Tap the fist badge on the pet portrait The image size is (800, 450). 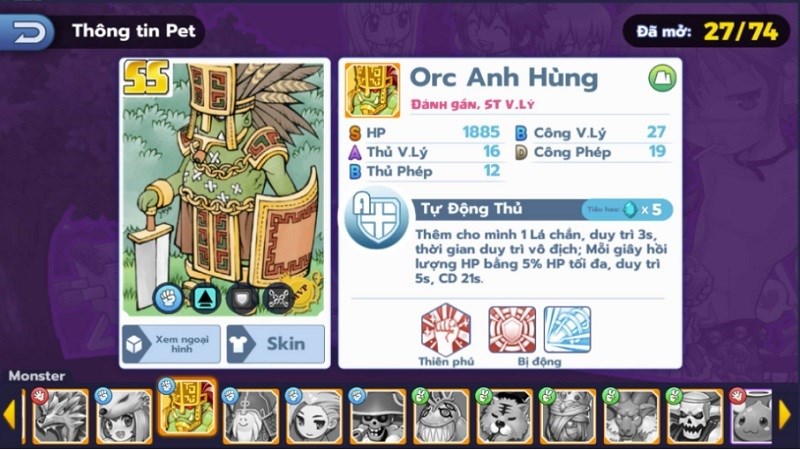pos(168,297)
